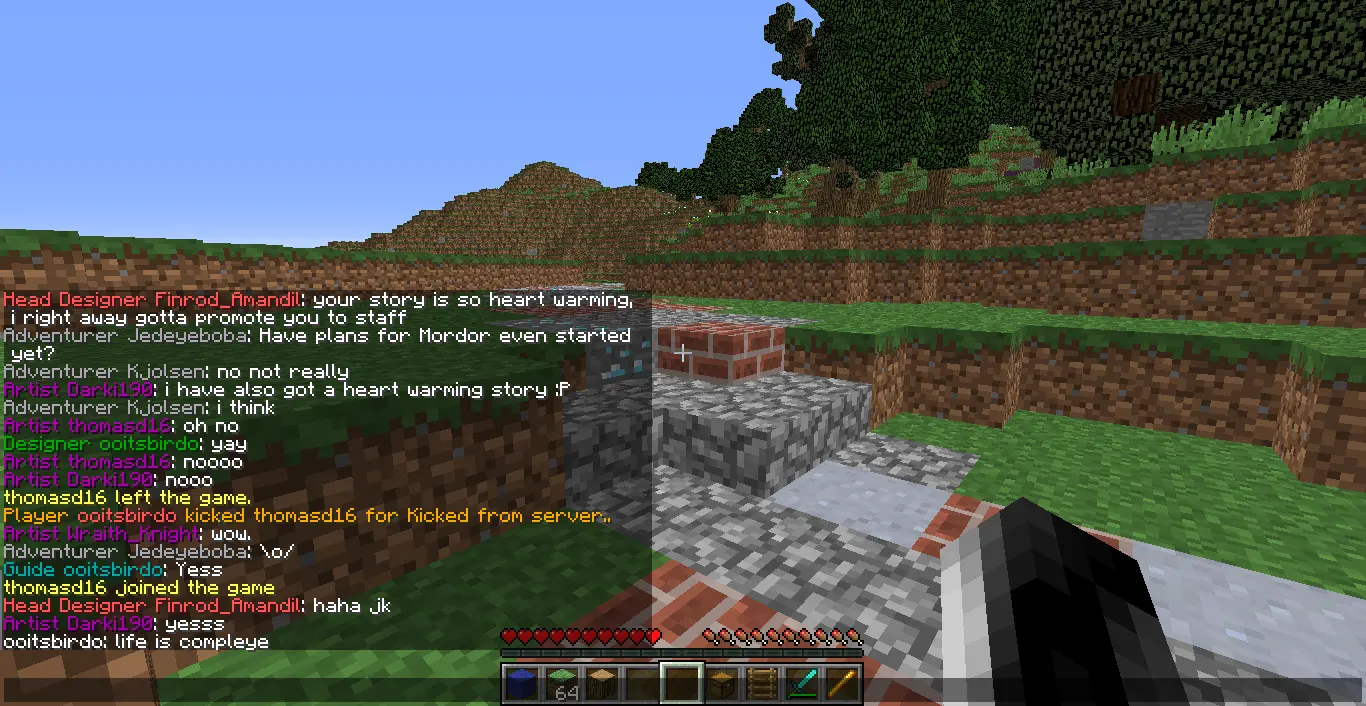The image size is (1366, 706).
Task: Choose the oak log hotbar slot
Action: (602, 683)
